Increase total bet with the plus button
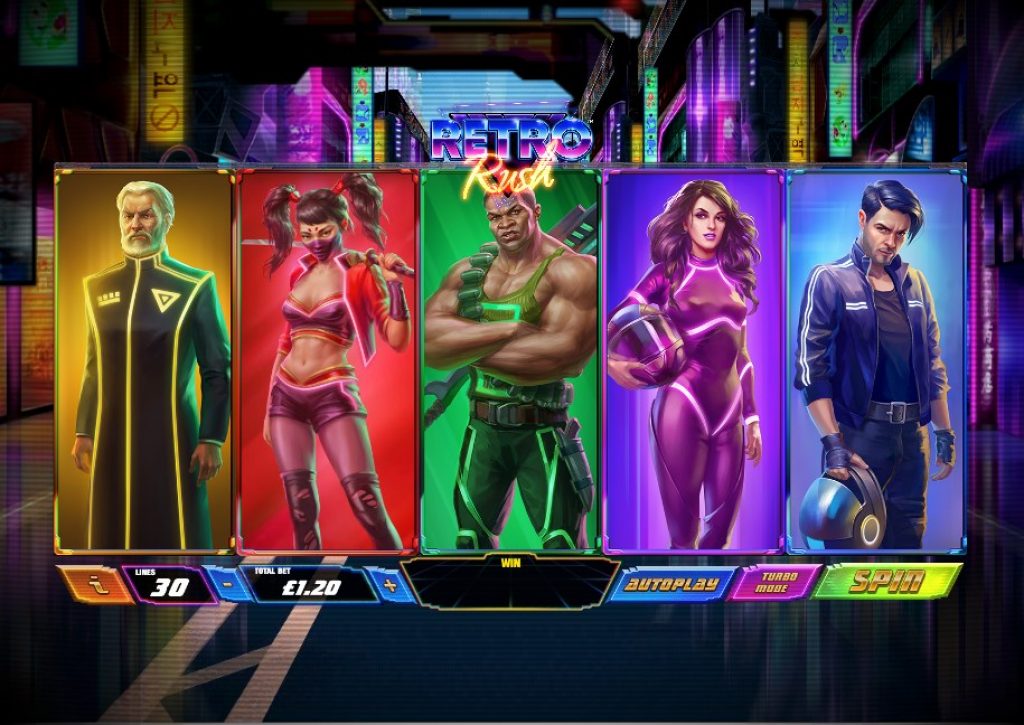This screenshot has height=725, width=1024. coord(391,586)
